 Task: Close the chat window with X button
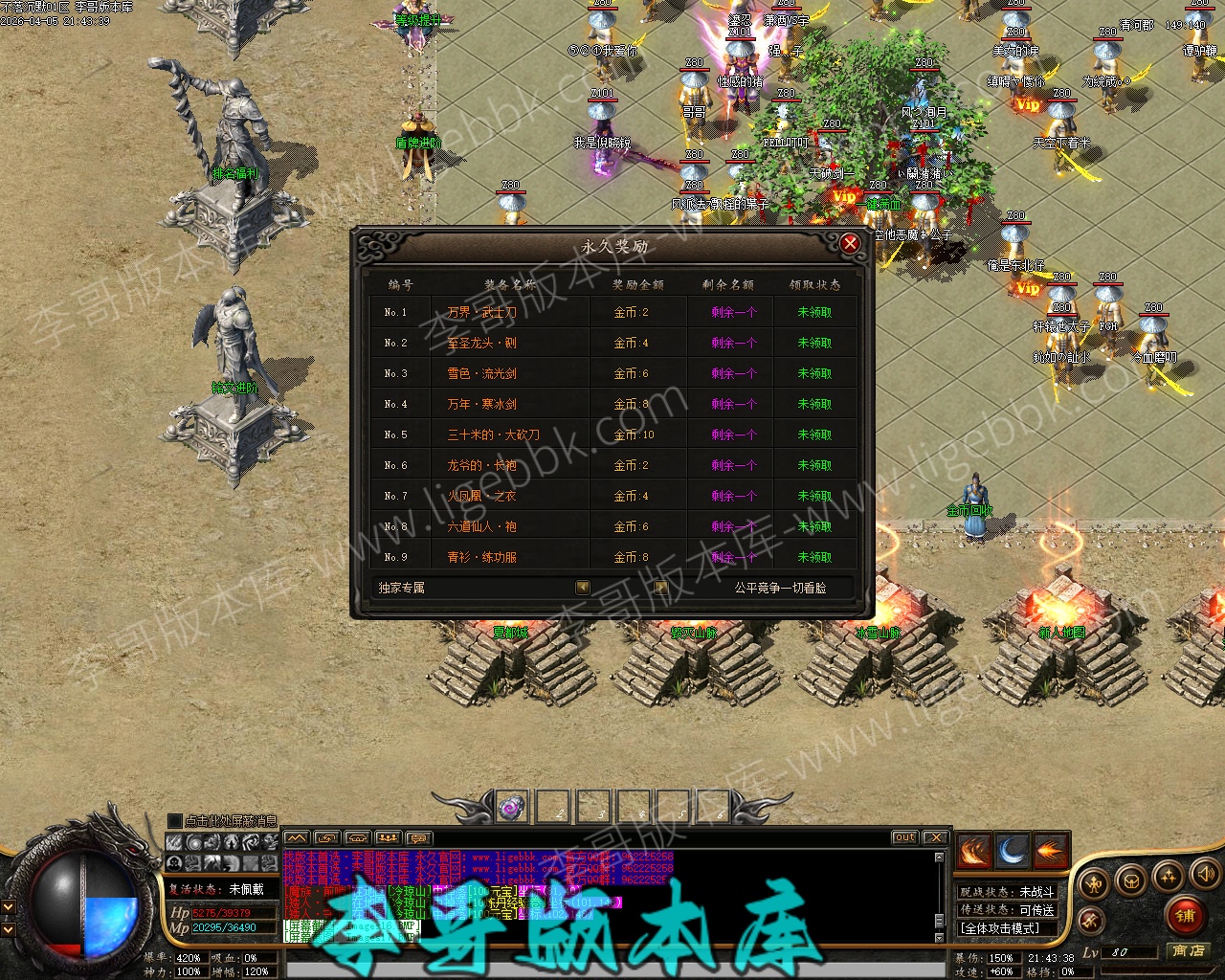[936, 837]
